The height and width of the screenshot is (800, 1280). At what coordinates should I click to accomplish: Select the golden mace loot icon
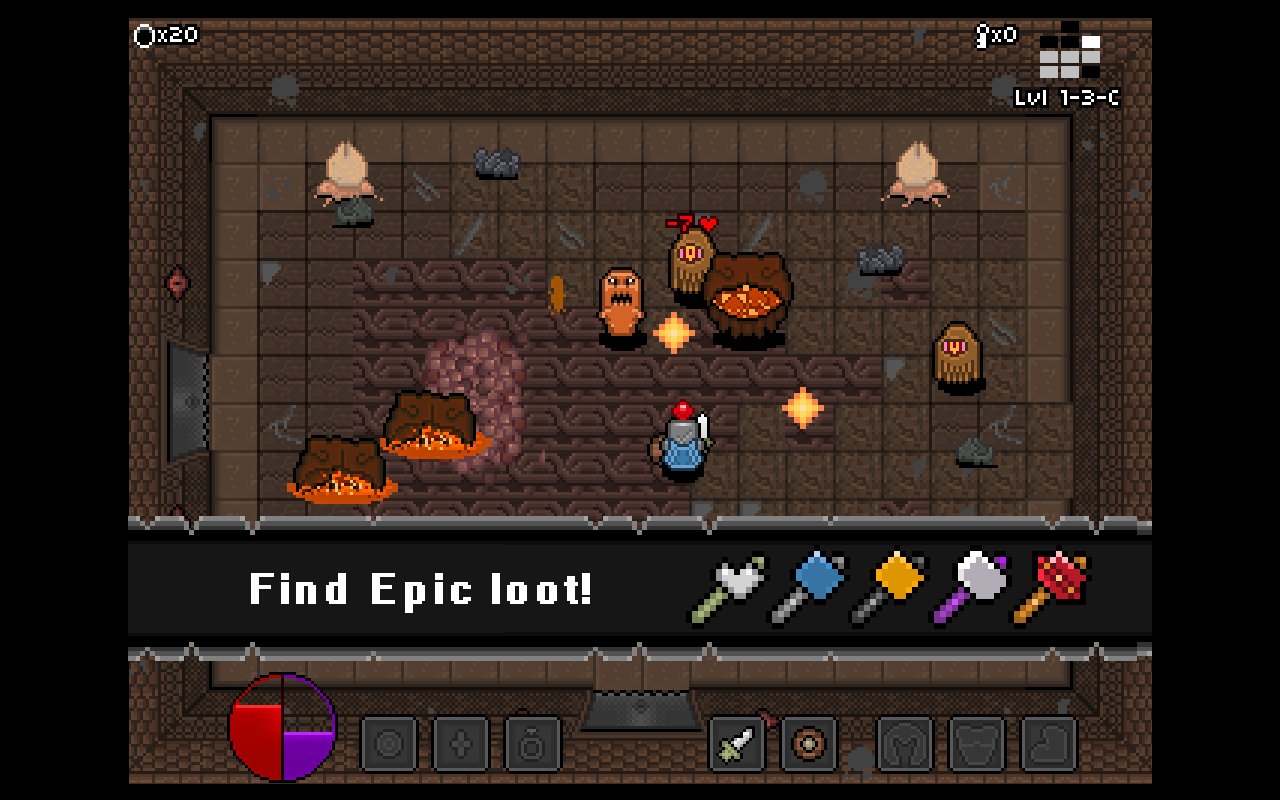[893, 585]
